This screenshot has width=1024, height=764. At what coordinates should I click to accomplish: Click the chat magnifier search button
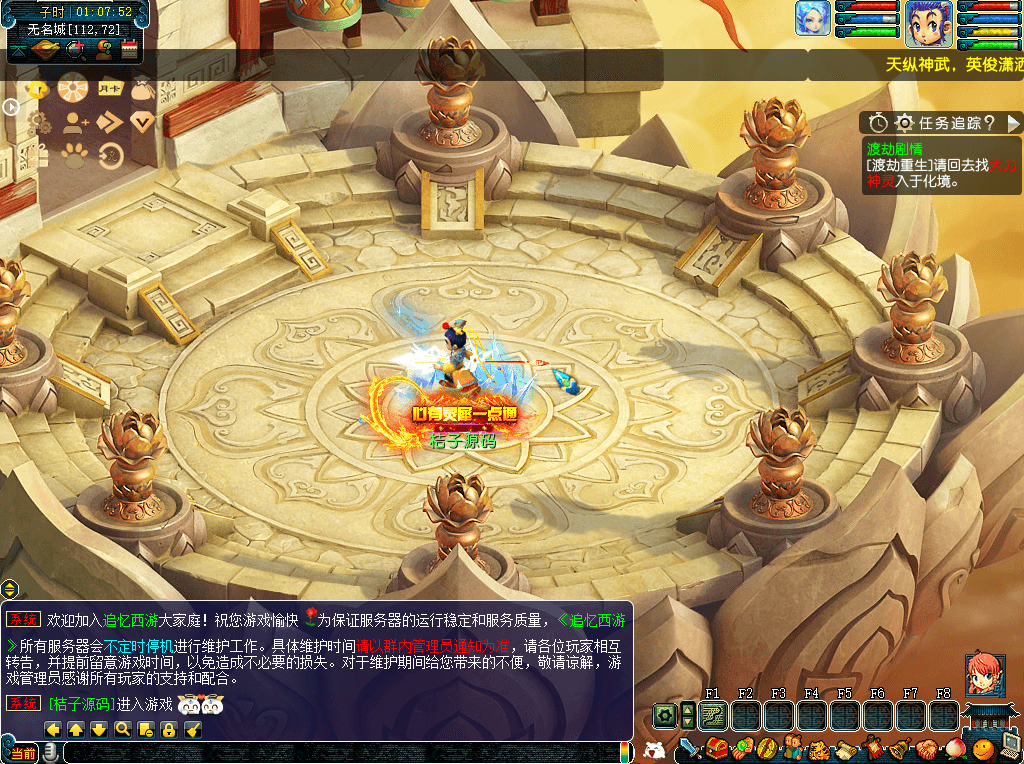pos(122,730)
